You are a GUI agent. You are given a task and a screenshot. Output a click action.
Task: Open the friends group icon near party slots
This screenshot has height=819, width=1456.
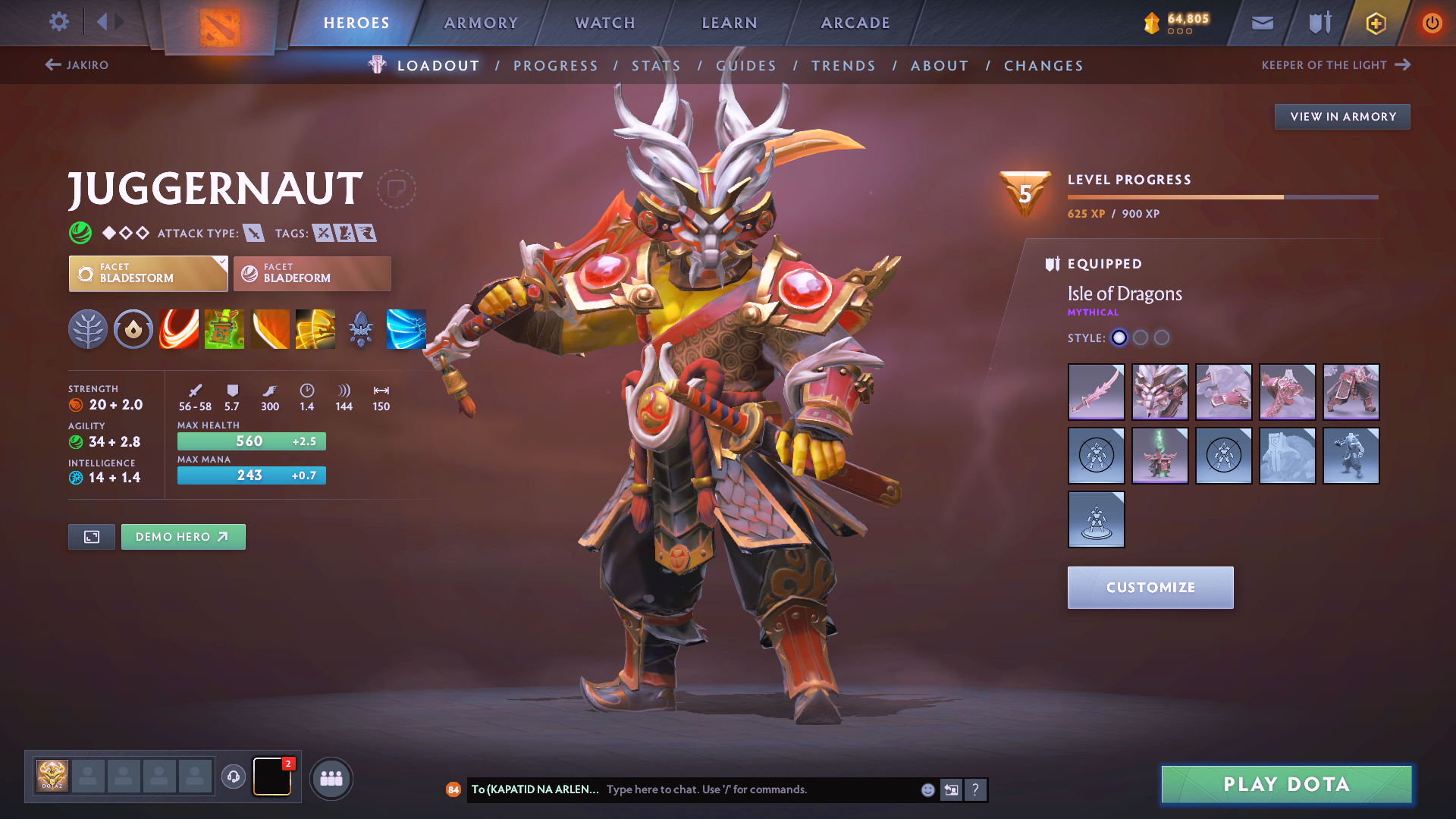(331, 777)
